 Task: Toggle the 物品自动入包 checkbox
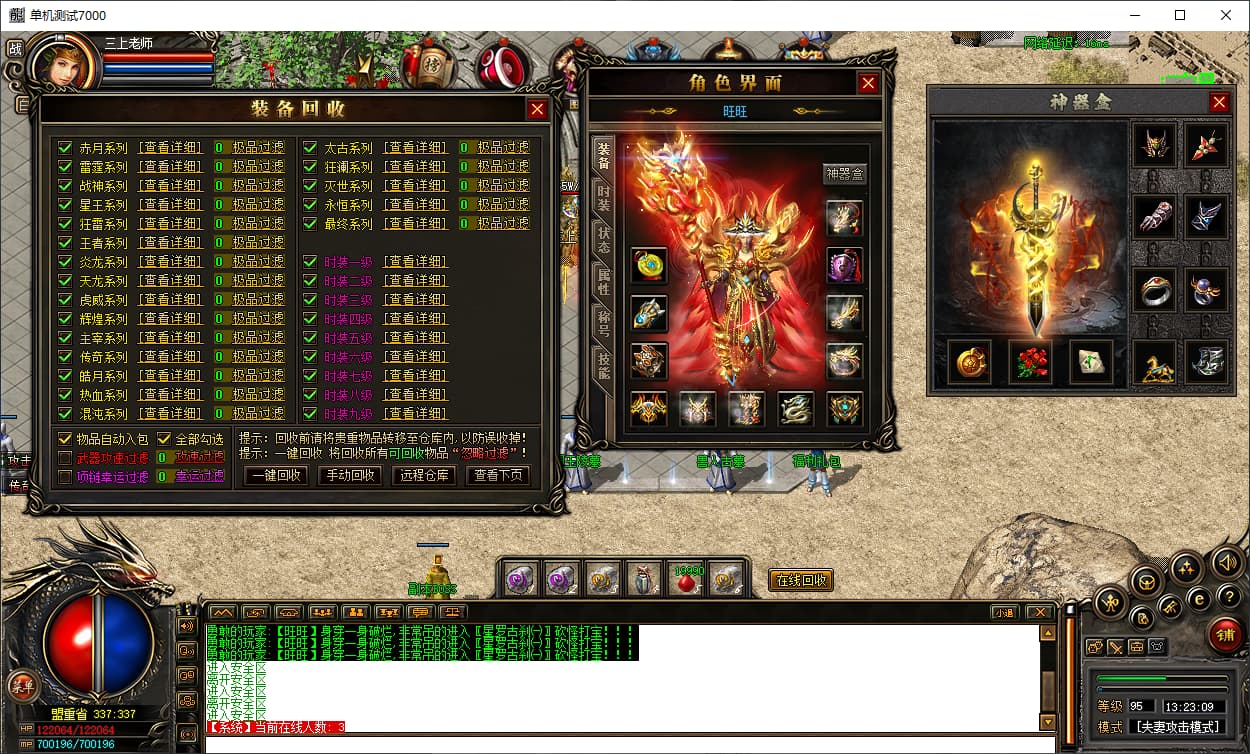66,439
